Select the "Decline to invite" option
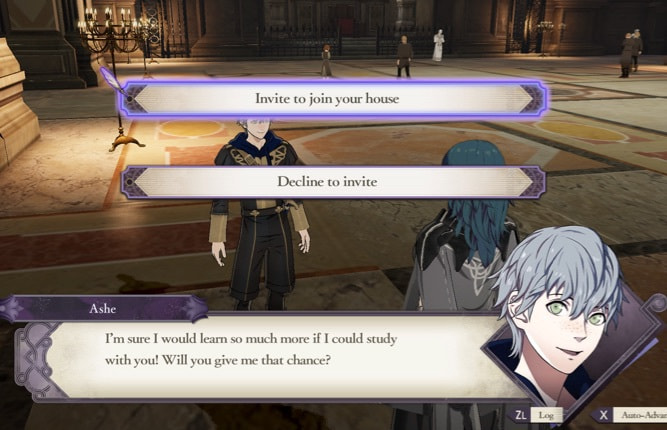This screenshot has width=667, height=430. (333, 182)
